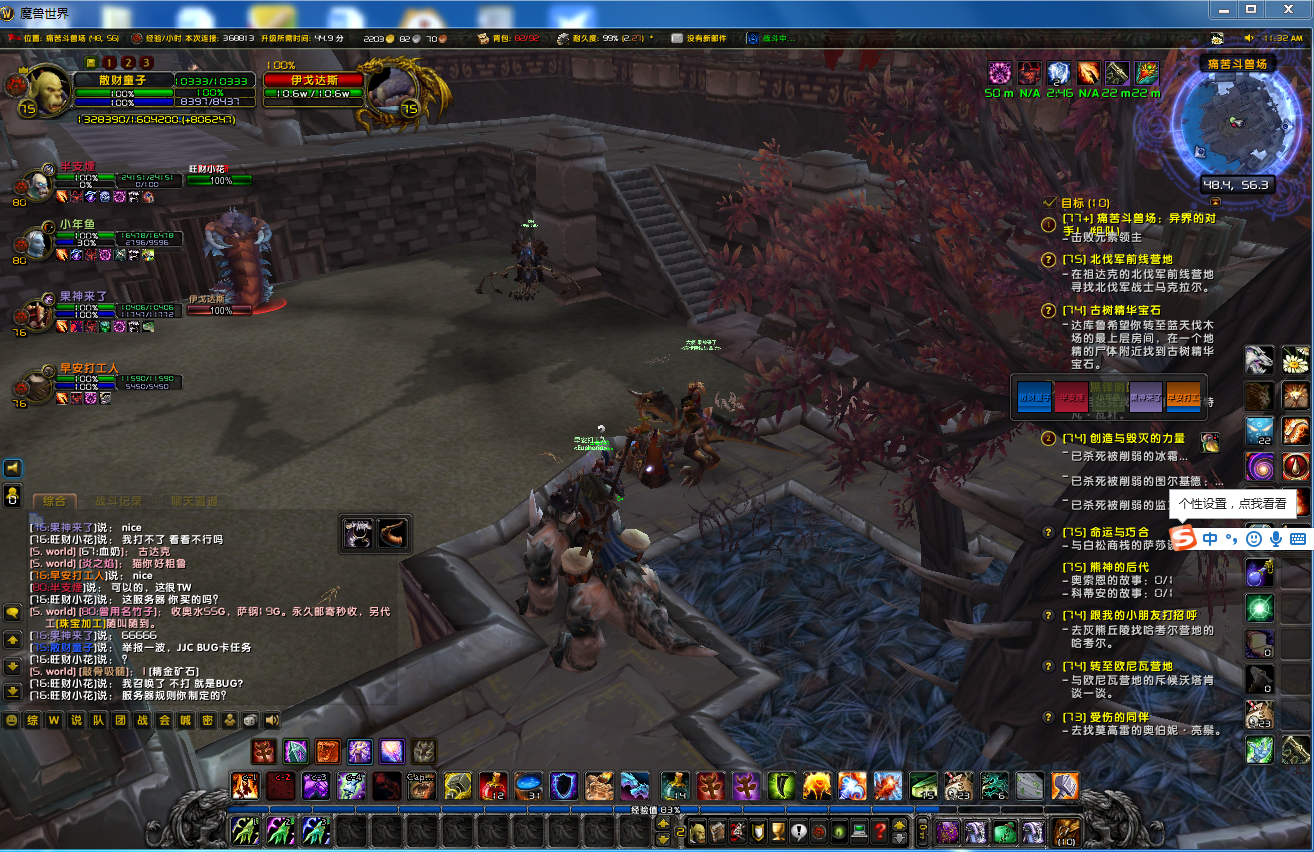Click the 经验值 experience progress bar
The image size is (1314, 852).
click(657, 812)
